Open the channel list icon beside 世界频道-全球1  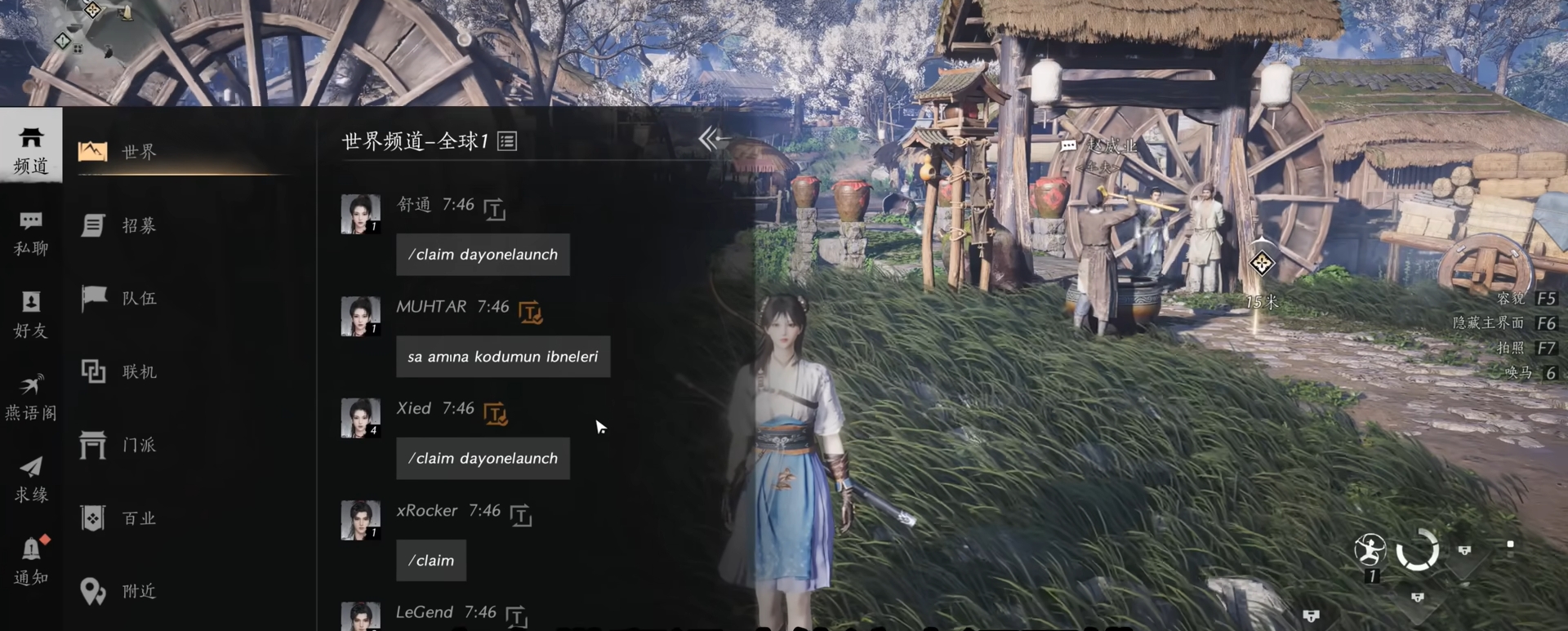tap(507, 141)
